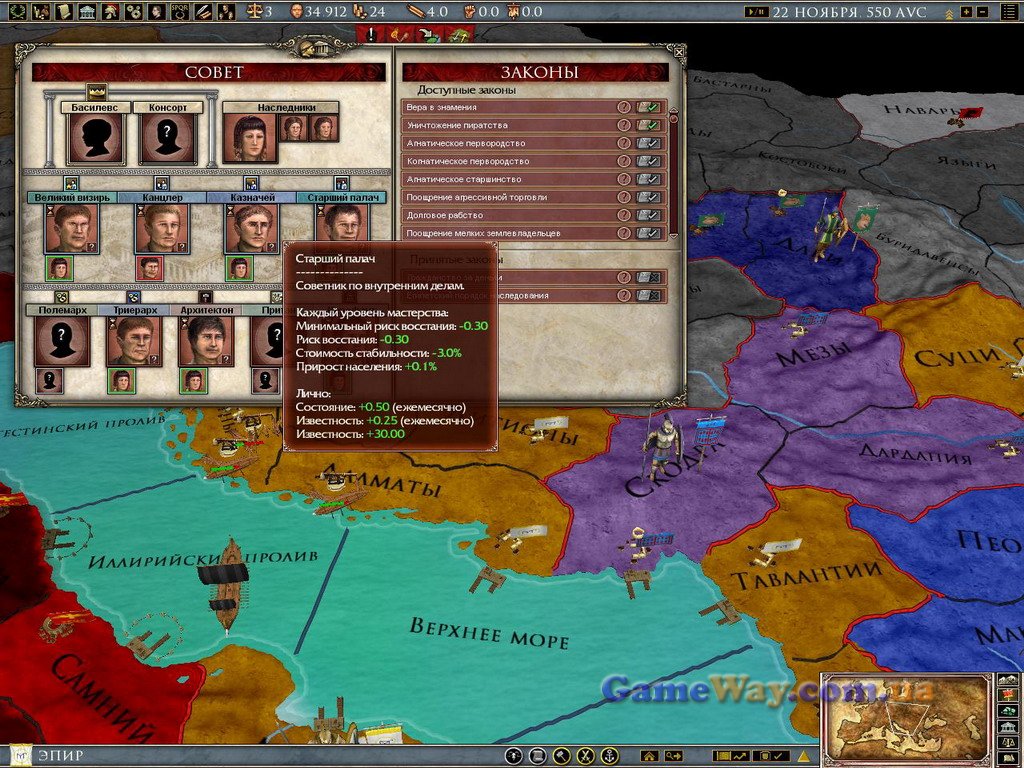1024x768 pixels.
Task: Select the Архитектон portrait
Action: point(205,341)
